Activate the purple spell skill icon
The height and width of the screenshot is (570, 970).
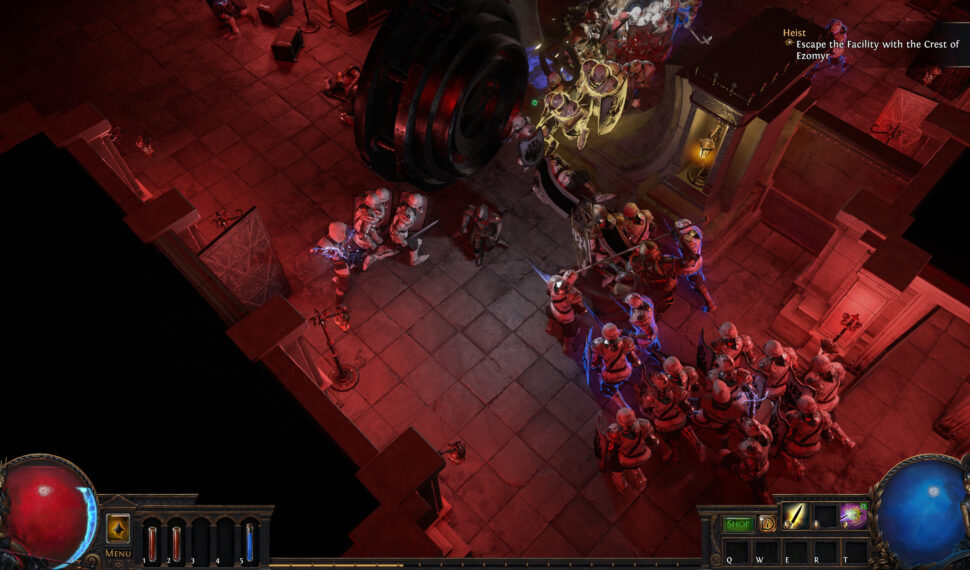click(x=853, y=516)
